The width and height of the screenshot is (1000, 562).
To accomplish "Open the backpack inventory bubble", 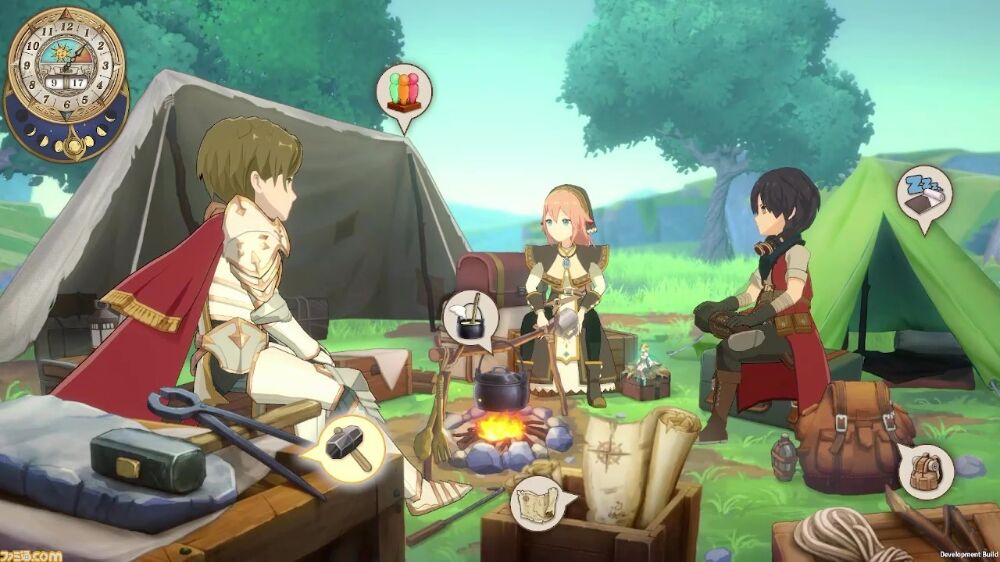I will tap(924, 469).
